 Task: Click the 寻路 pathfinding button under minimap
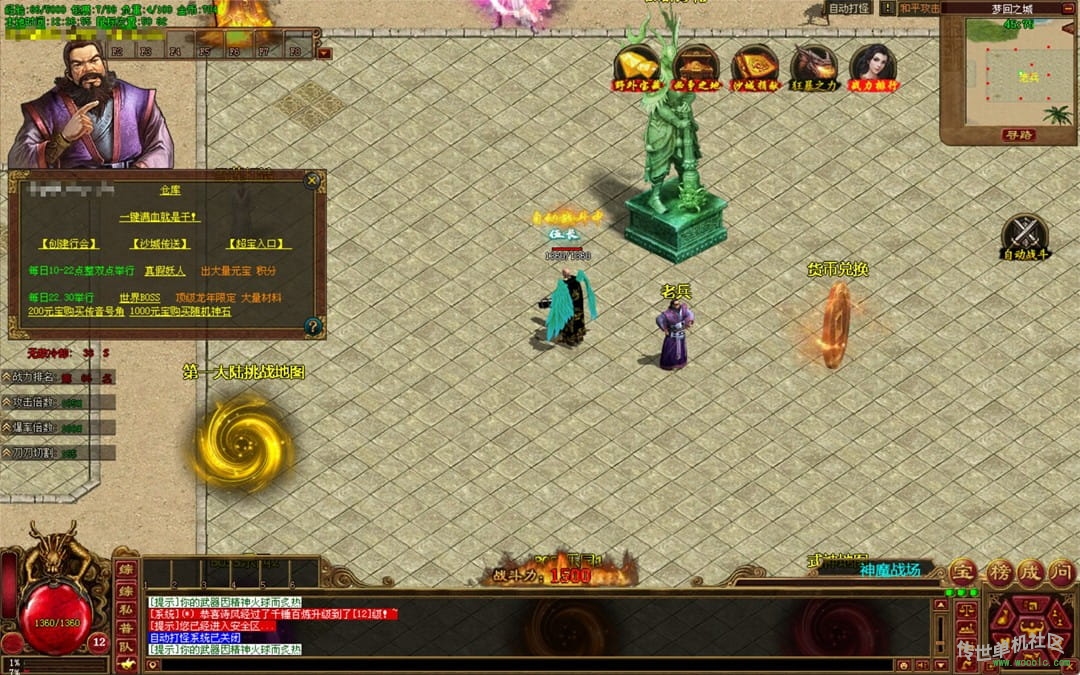(x=1019, y=135)
